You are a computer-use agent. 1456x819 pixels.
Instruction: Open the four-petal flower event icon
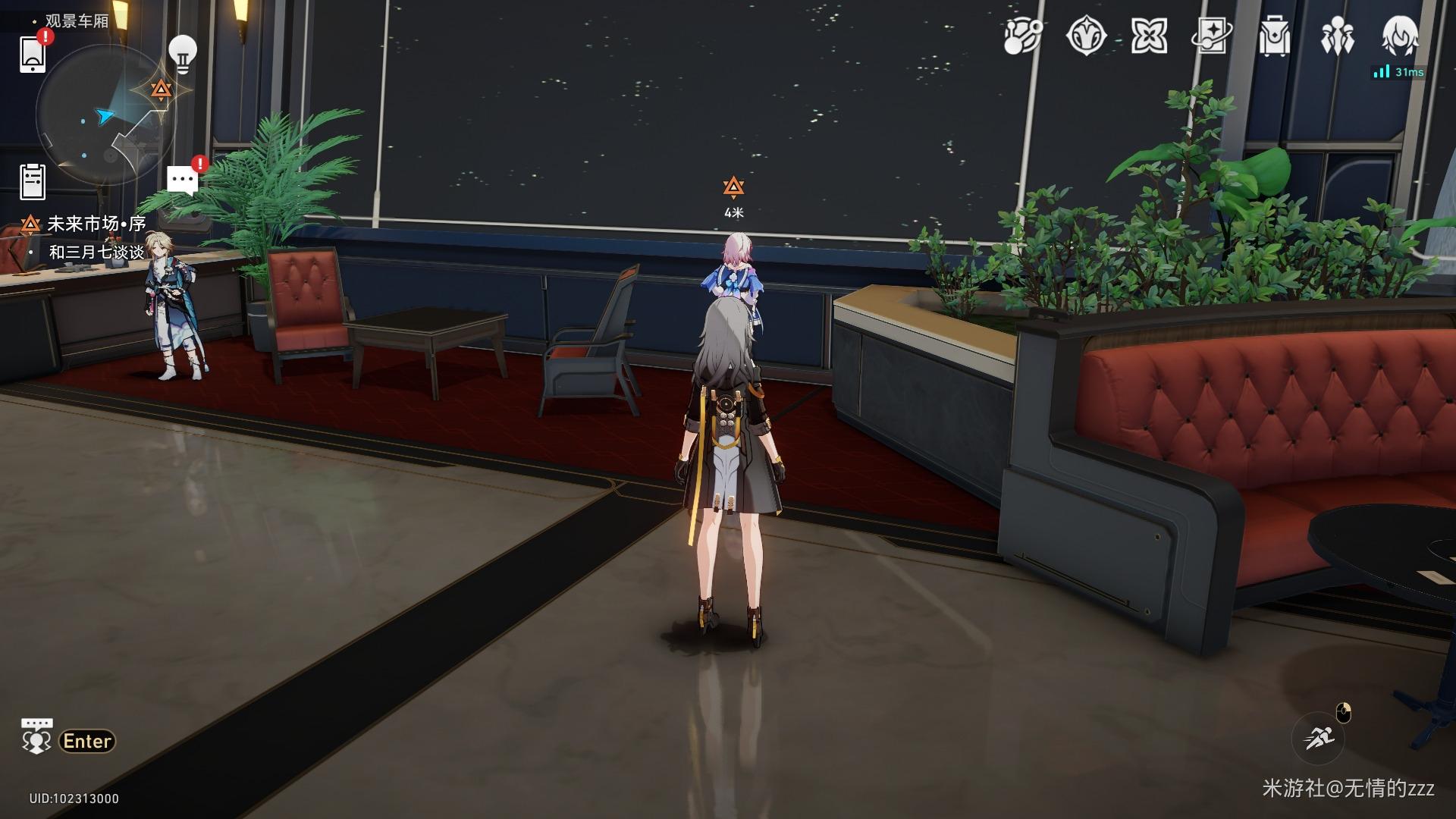(1148, 36)
